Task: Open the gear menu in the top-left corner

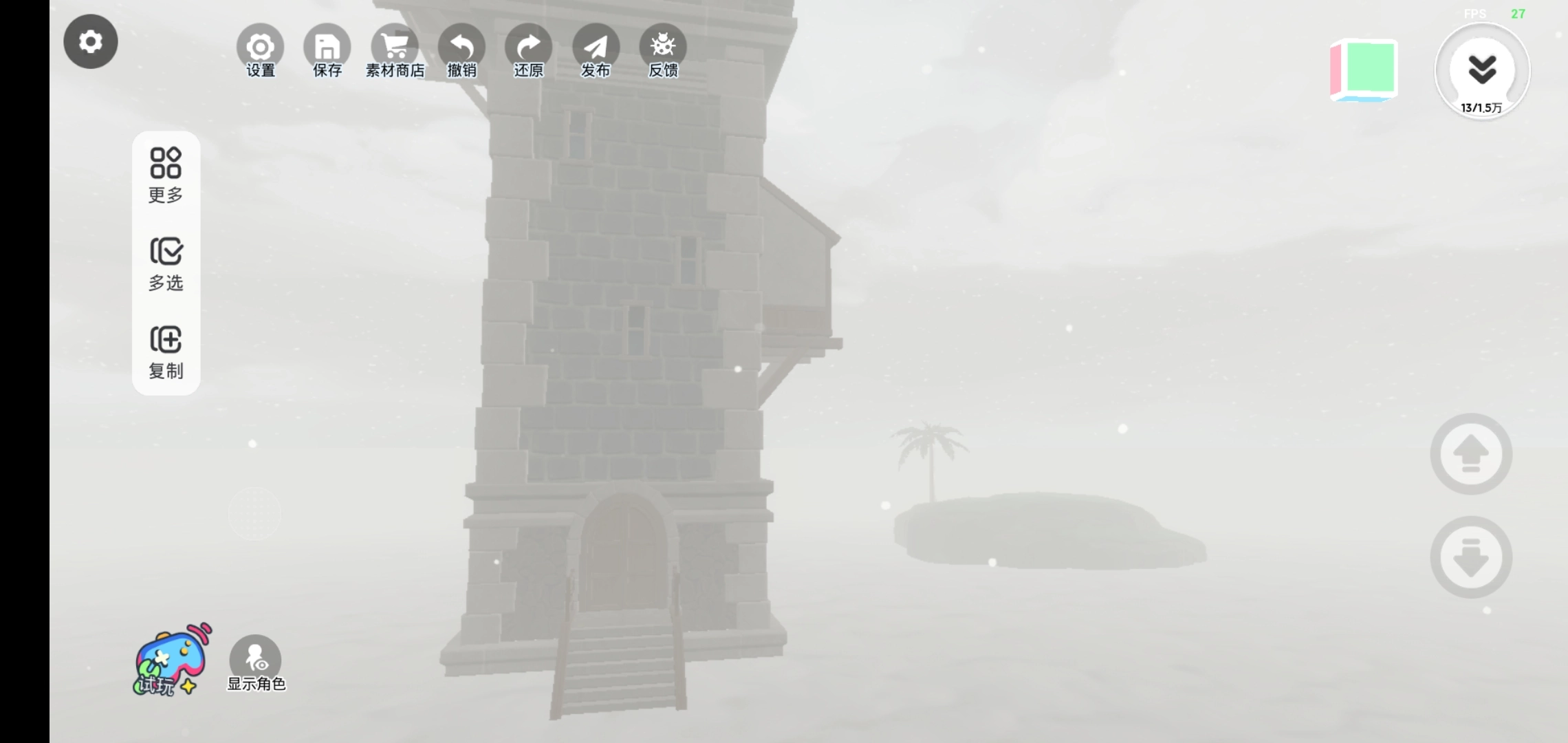Action: [x=91, y=42]
